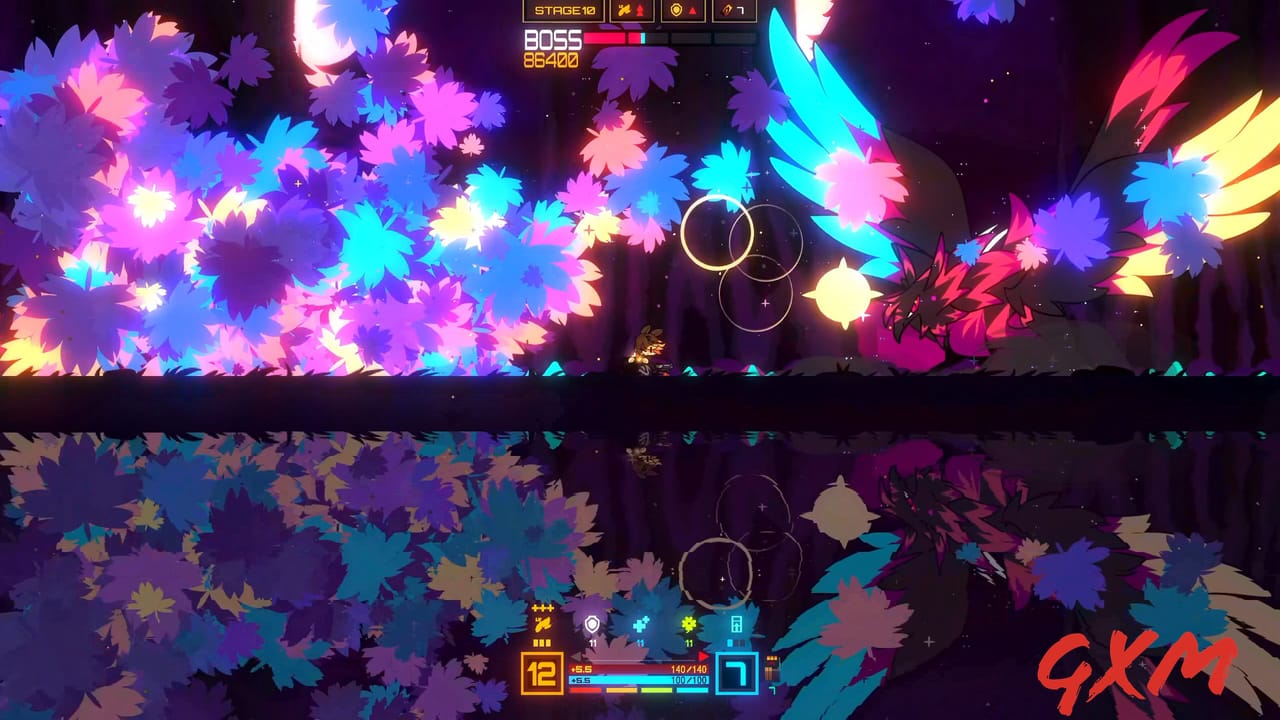
Task: Select the golden feather dash icon
Action: [x=543, y=623]
